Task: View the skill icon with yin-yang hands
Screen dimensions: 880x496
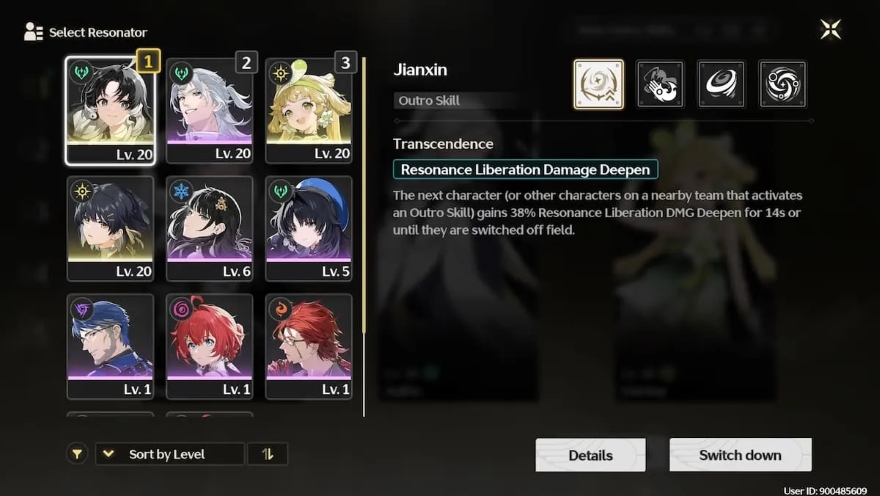Action: tap(660, 84)
